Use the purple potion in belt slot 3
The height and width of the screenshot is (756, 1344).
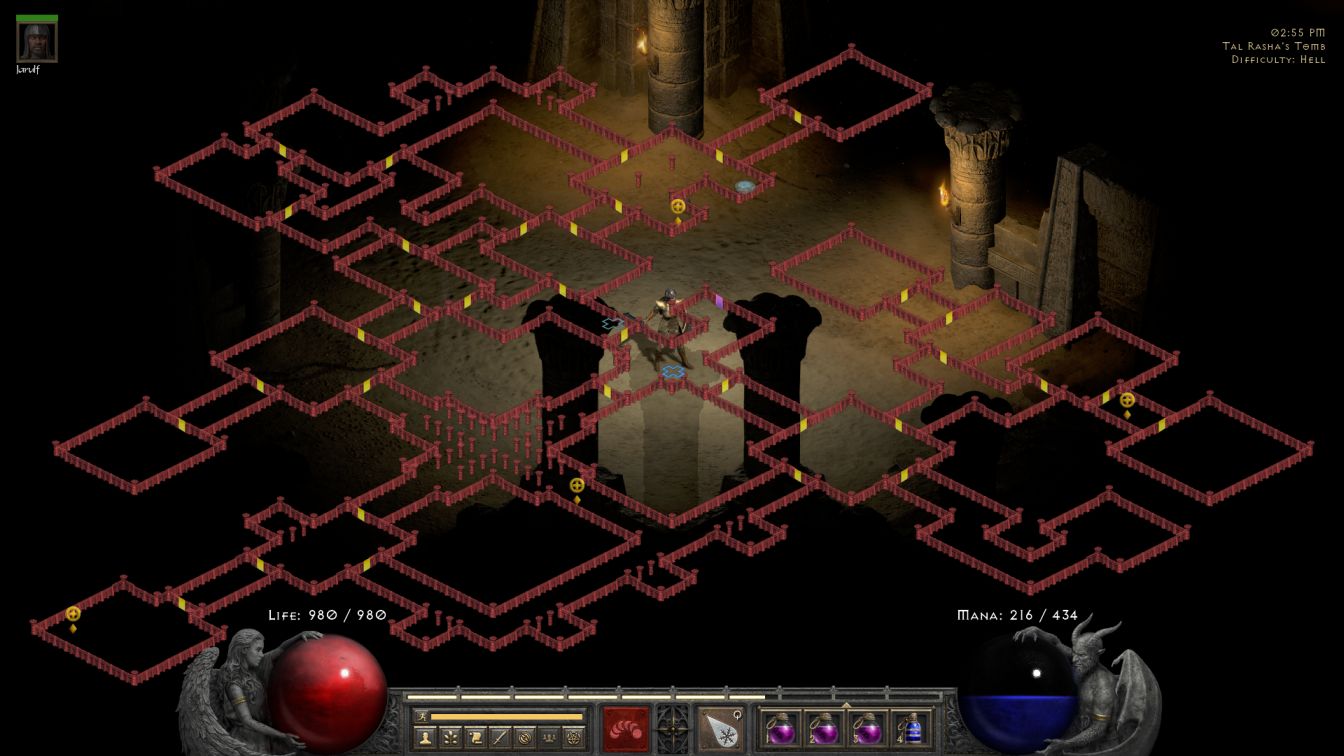click(x=868, y=728)
